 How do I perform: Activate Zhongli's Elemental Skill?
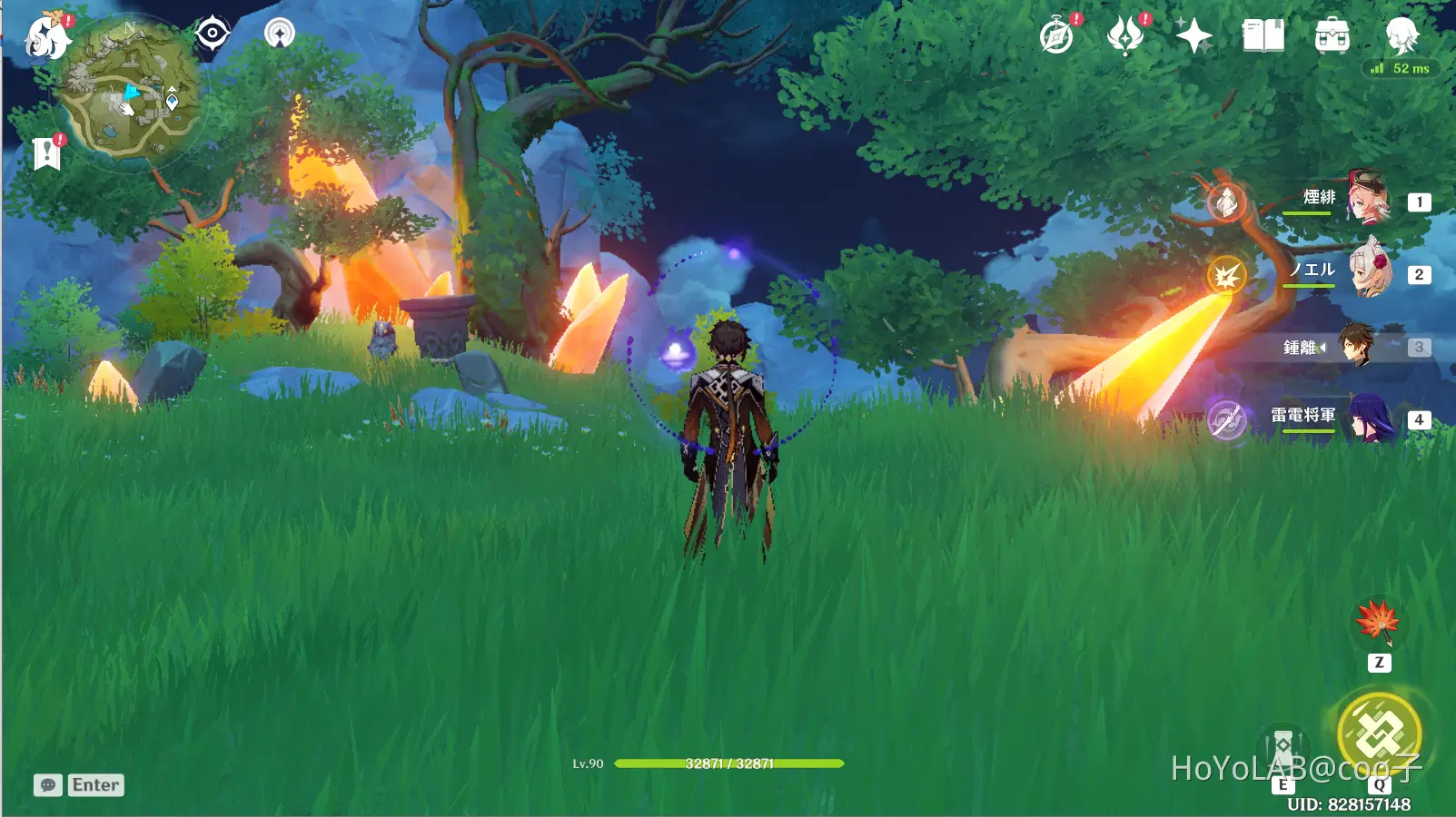tap(1283, 750)
